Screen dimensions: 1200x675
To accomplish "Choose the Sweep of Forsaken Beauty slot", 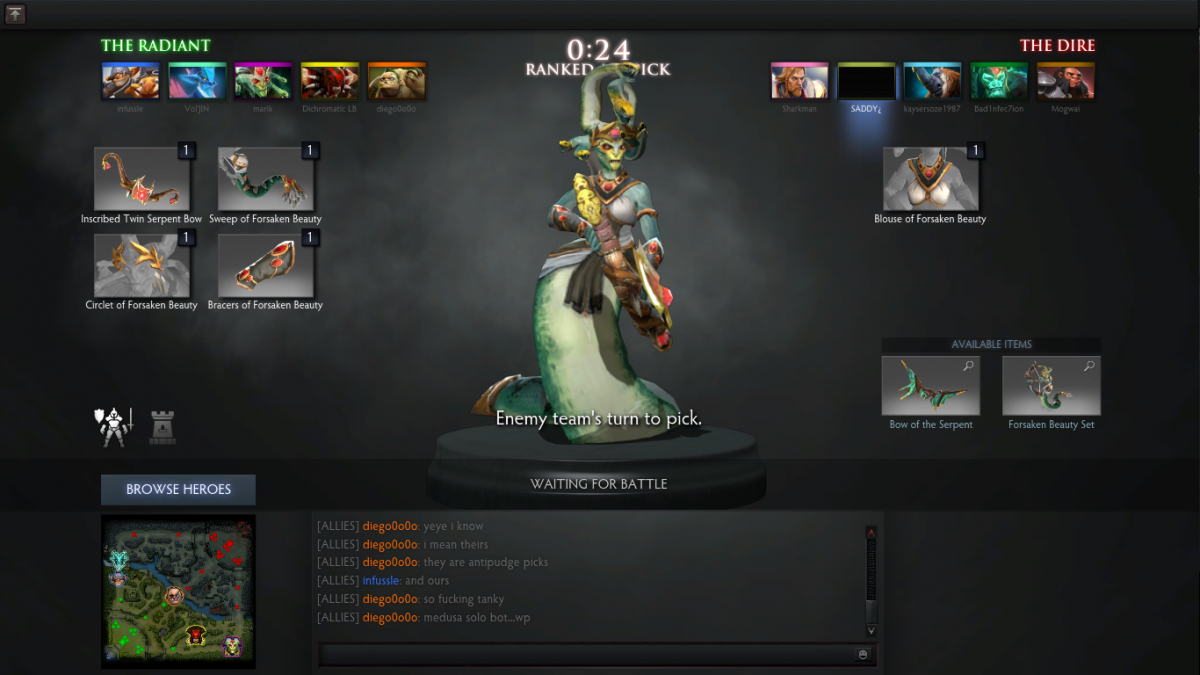I will (266, 180).
